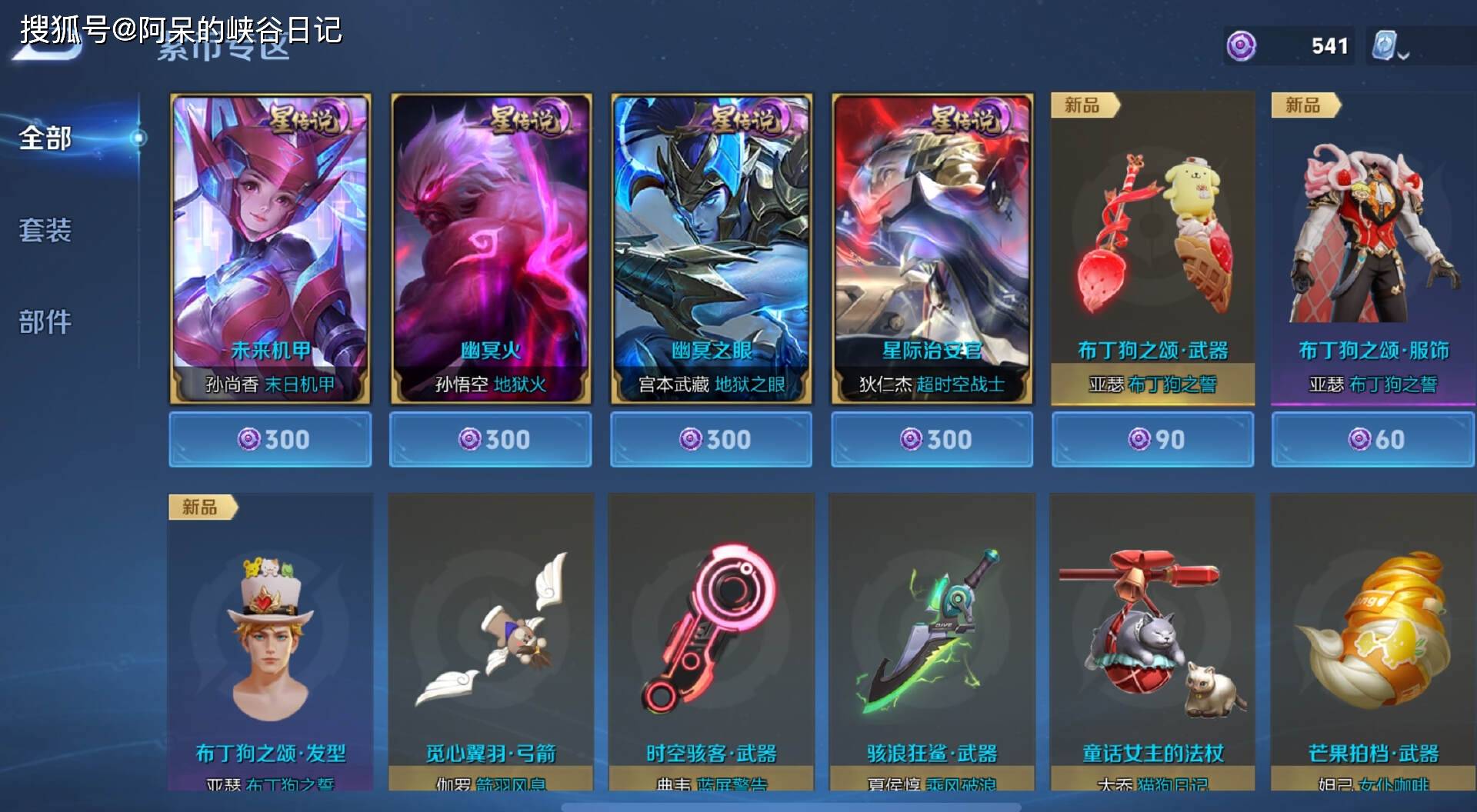Select the 幽冥火 孙悟空 skin card

pyautogui.click(x=491, y=248)
